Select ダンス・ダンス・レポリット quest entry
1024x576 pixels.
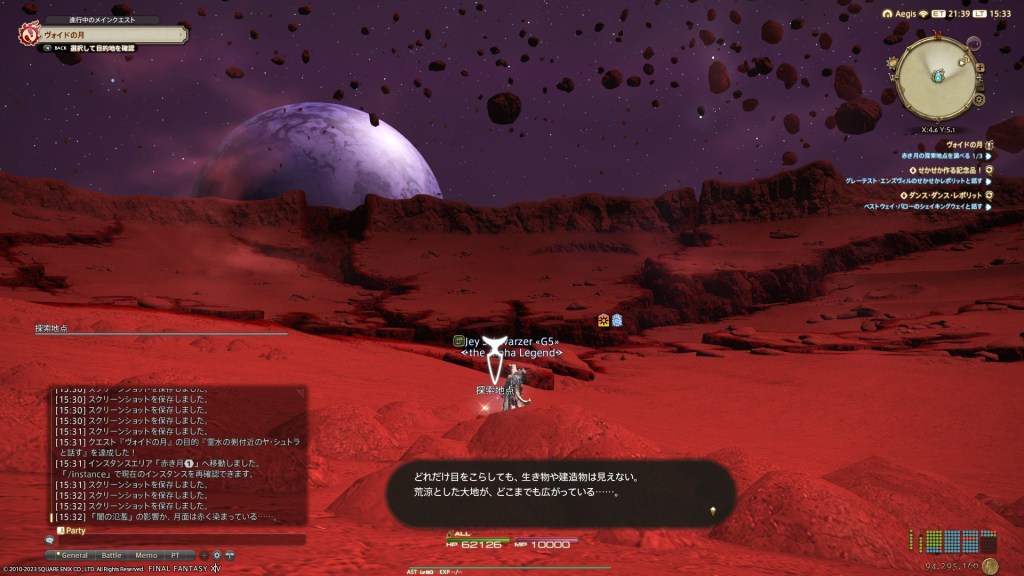pos(945,195)
